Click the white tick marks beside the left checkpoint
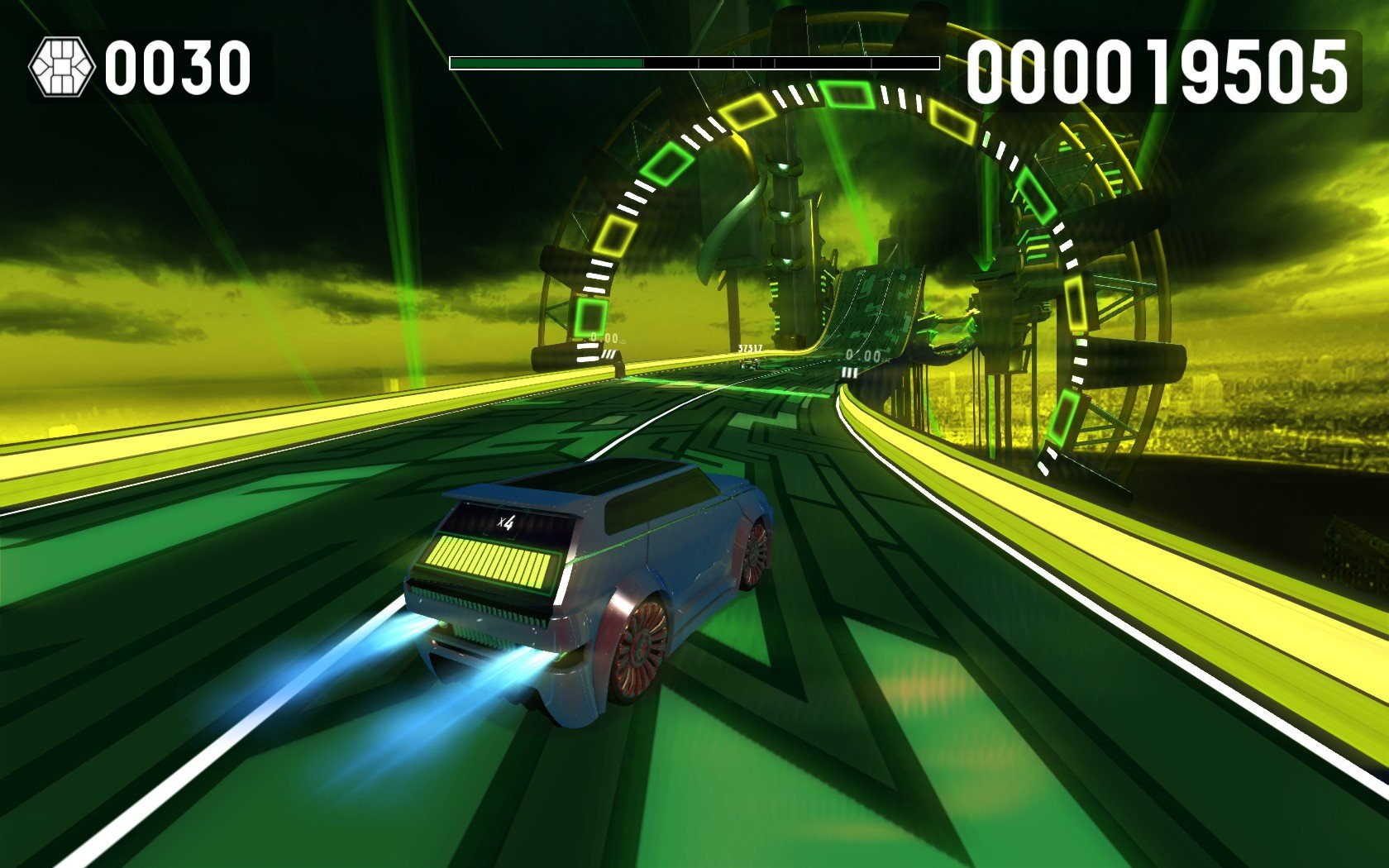 (x=589, y=354)
